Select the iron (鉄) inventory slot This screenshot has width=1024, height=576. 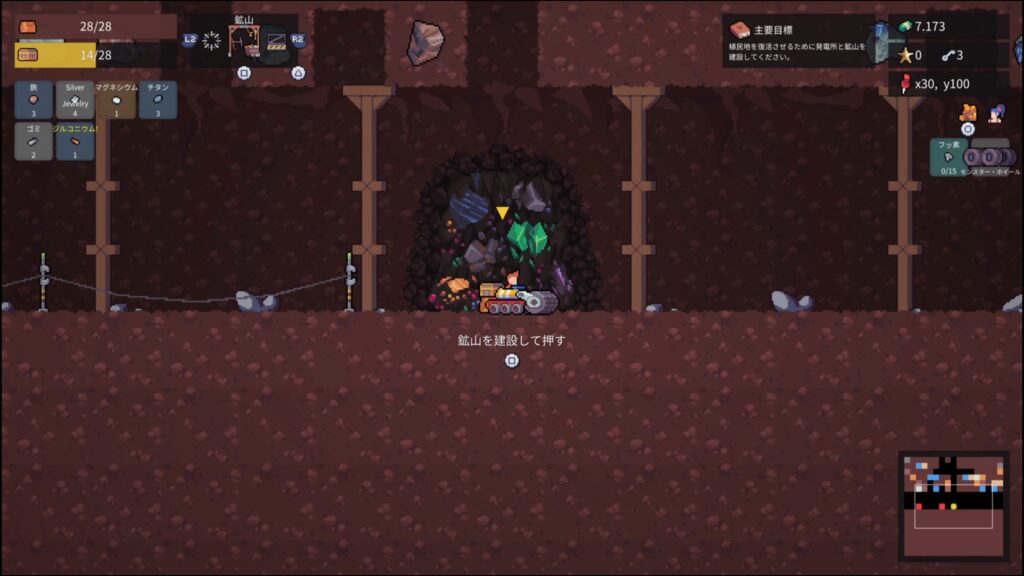pos(34,100)
